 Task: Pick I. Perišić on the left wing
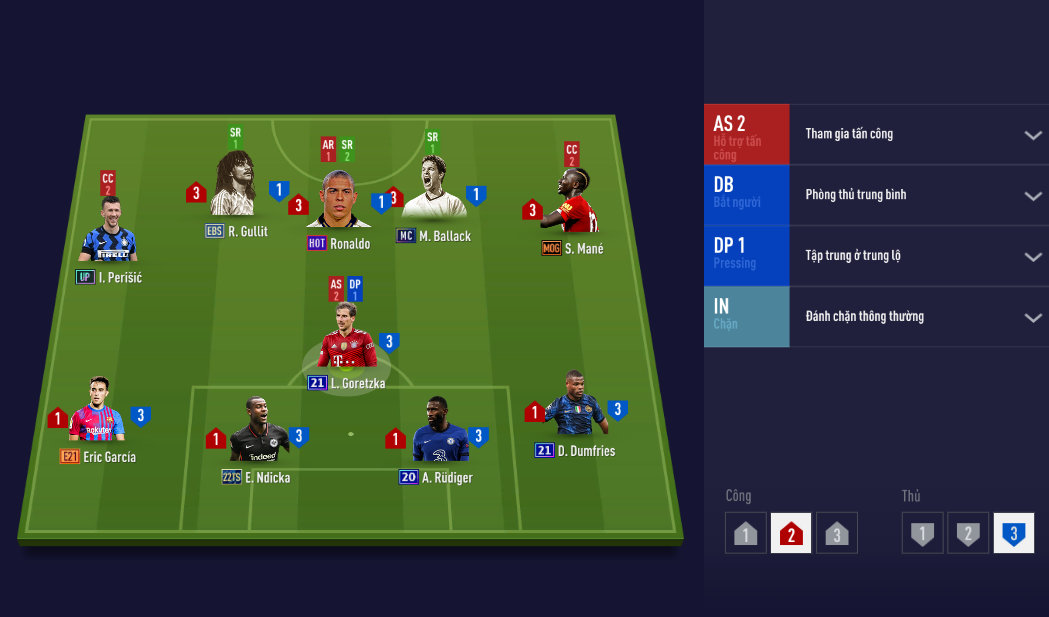tap(108, 234)
